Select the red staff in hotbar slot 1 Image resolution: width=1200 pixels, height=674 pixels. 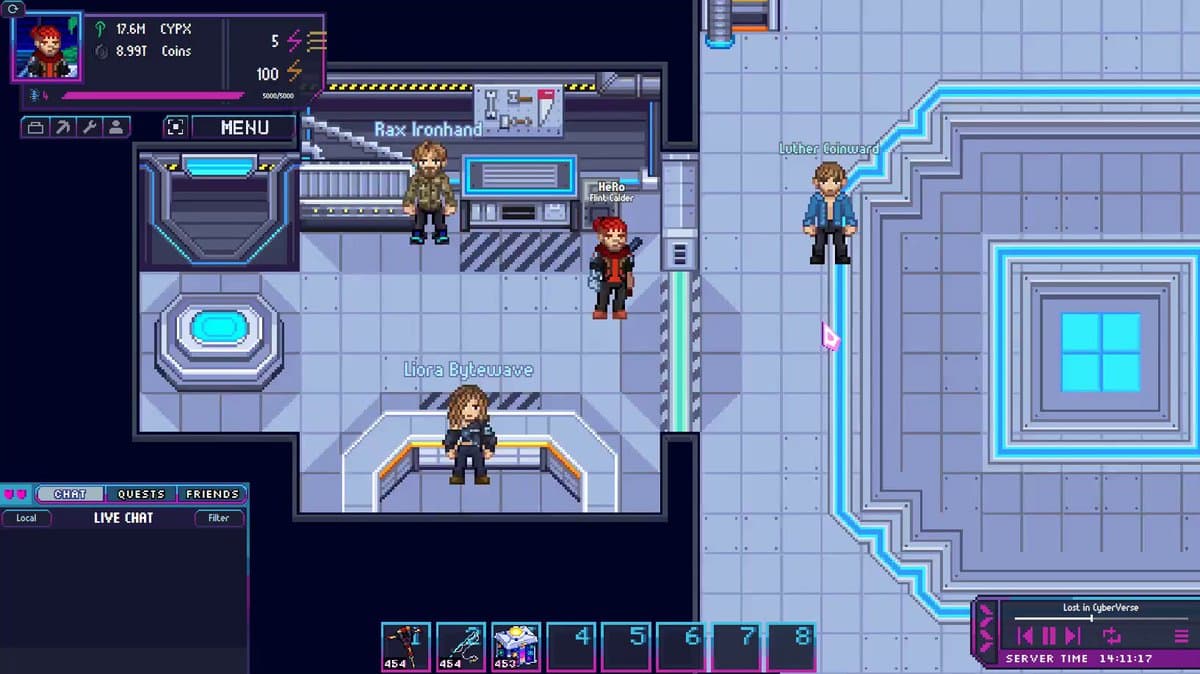pos(405,646)
